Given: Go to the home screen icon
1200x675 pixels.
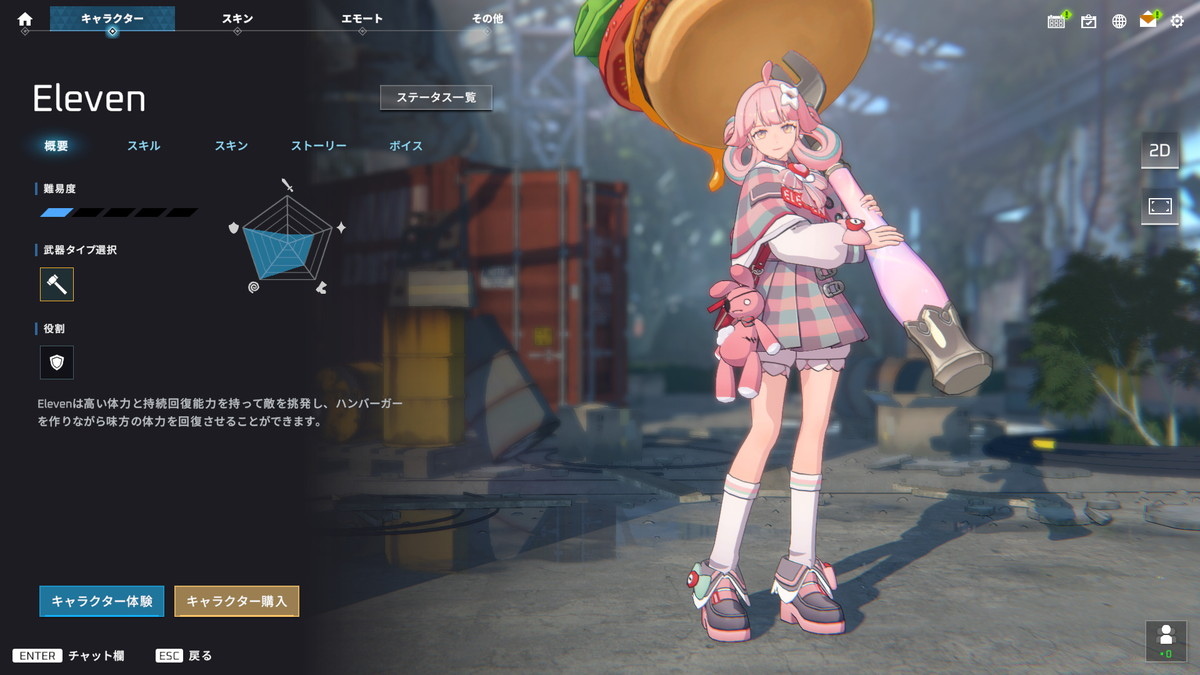Looking at the screenshot, I should coord(25,19).
